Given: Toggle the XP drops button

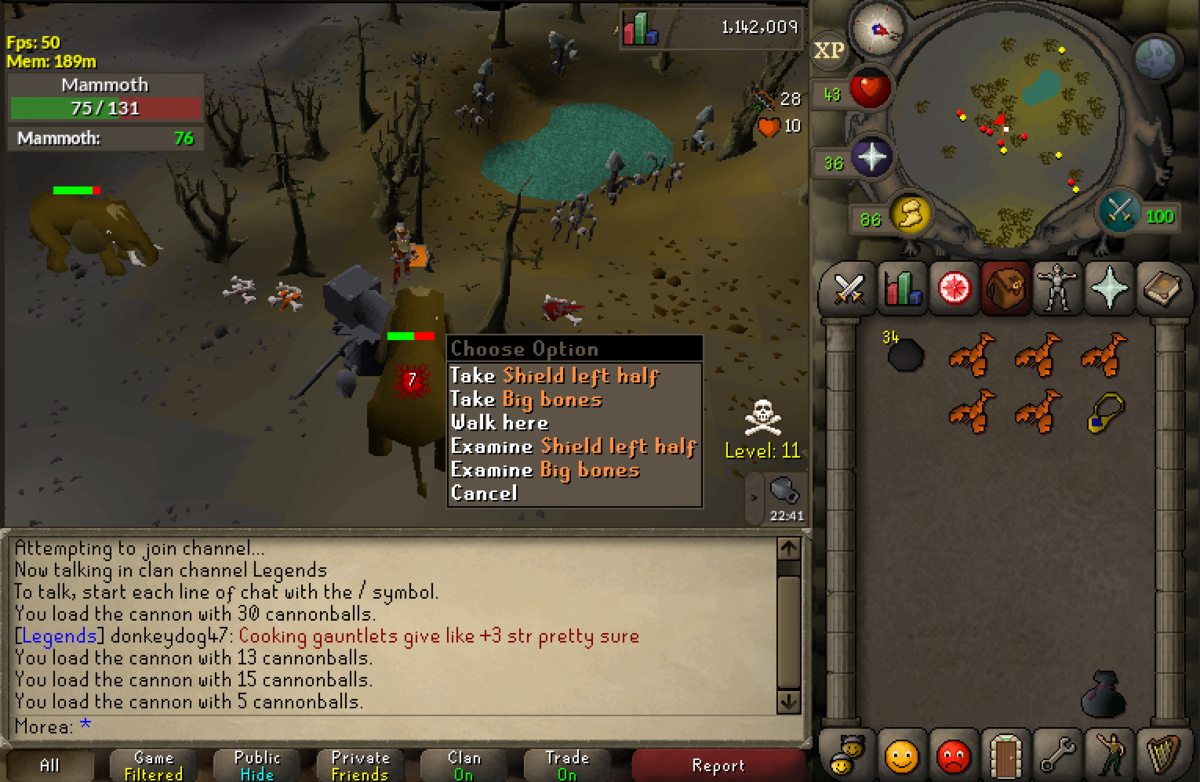Looking at the screenshot, I should (x=828, y=50).
